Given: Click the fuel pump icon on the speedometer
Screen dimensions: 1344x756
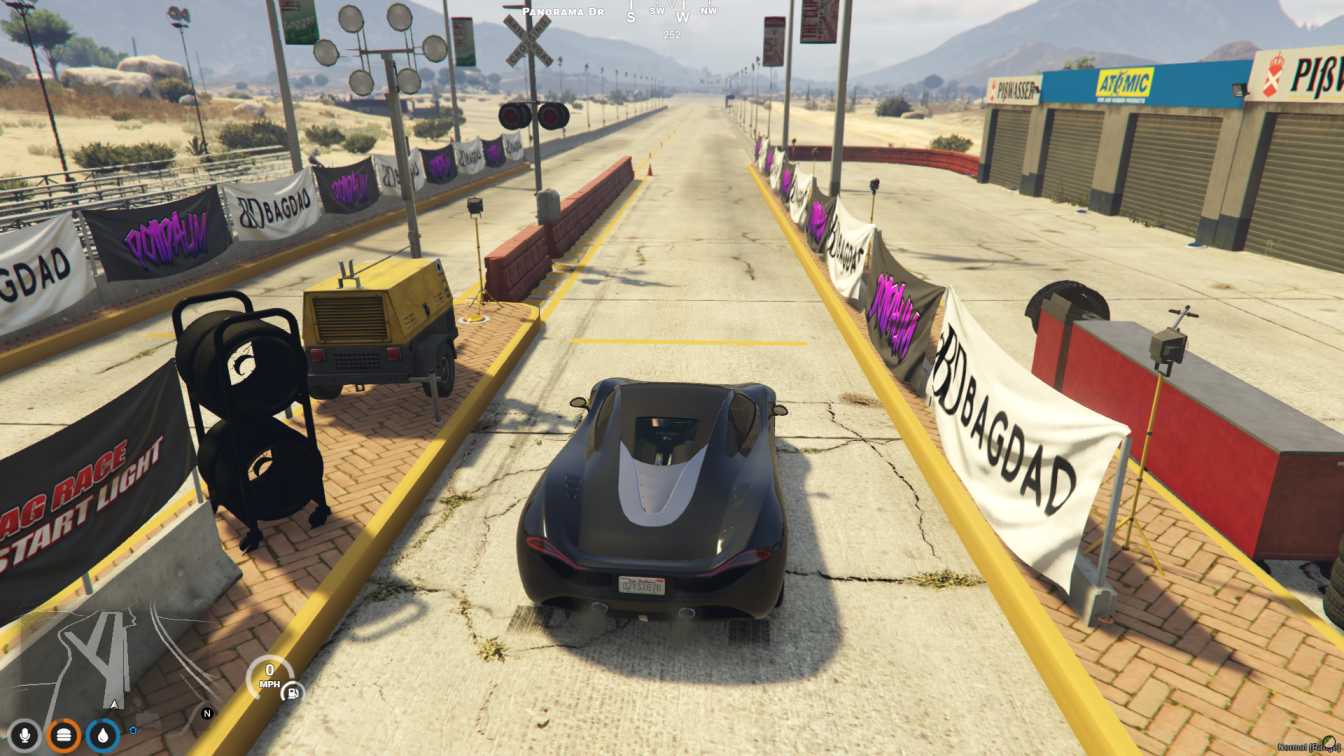Looking at the screenshot, I should click(292, 693).
